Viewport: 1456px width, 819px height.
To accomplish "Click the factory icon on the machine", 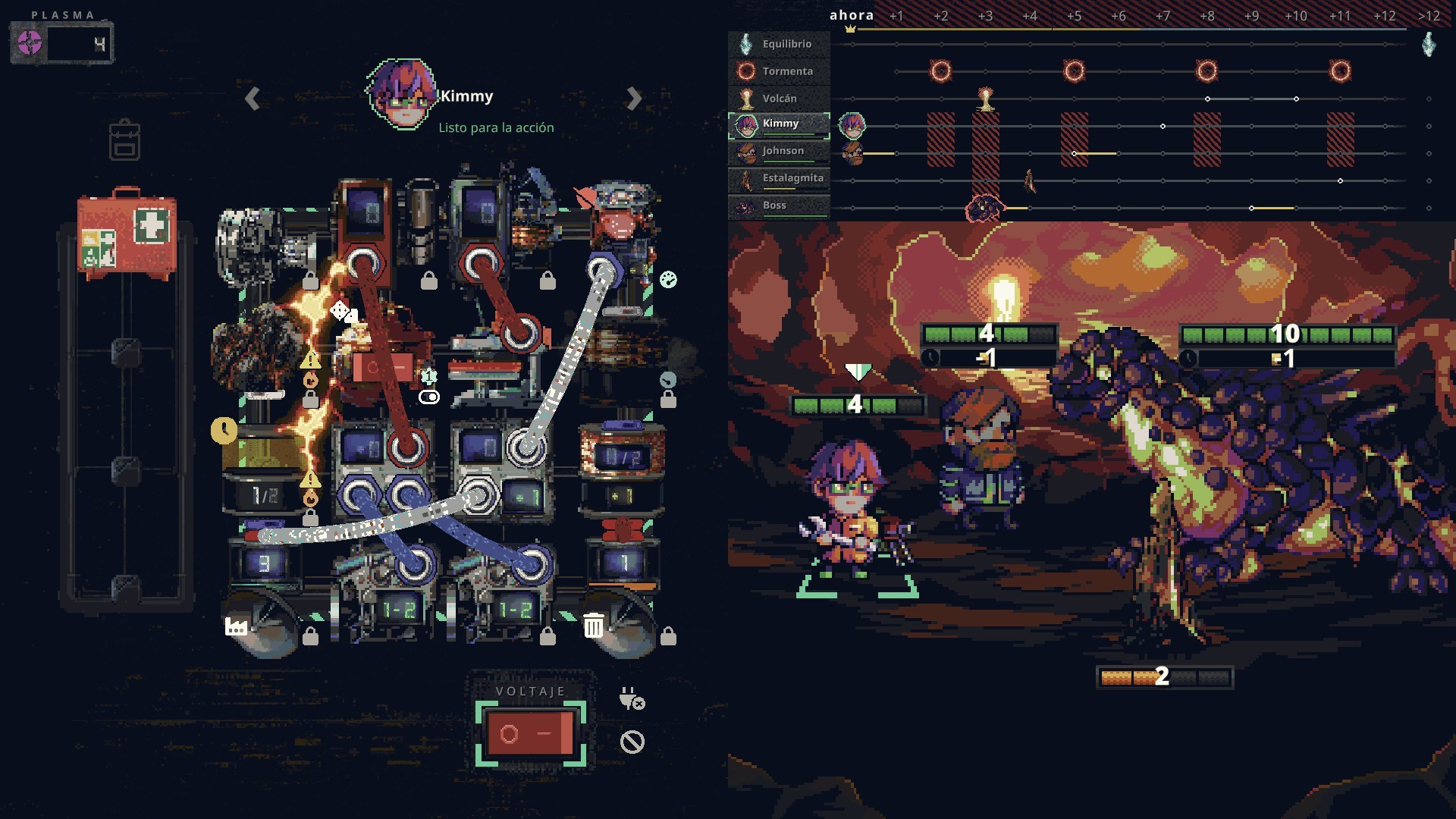I will pos(236,626).
